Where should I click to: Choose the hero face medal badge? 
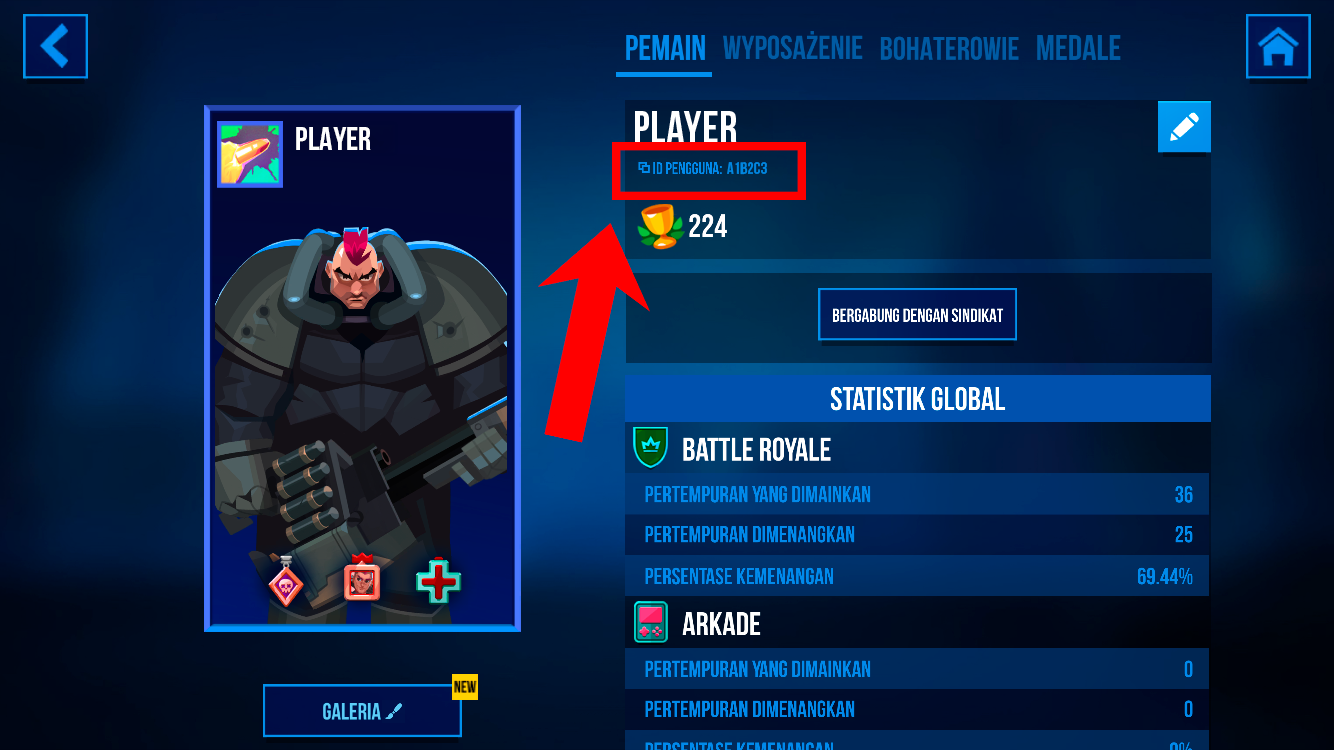pos(361,580)
